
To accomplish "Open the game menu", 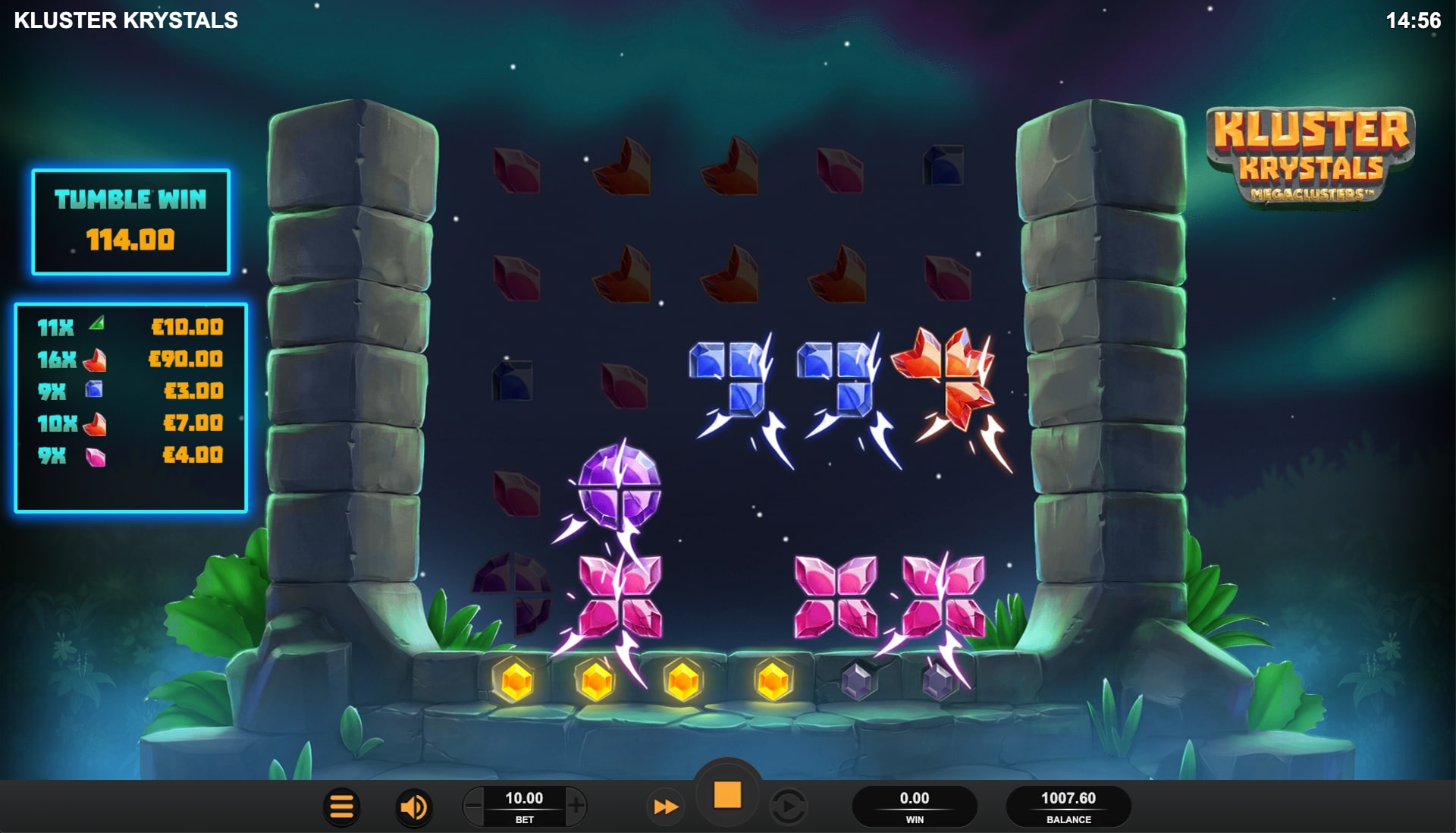I will point(340,806).
